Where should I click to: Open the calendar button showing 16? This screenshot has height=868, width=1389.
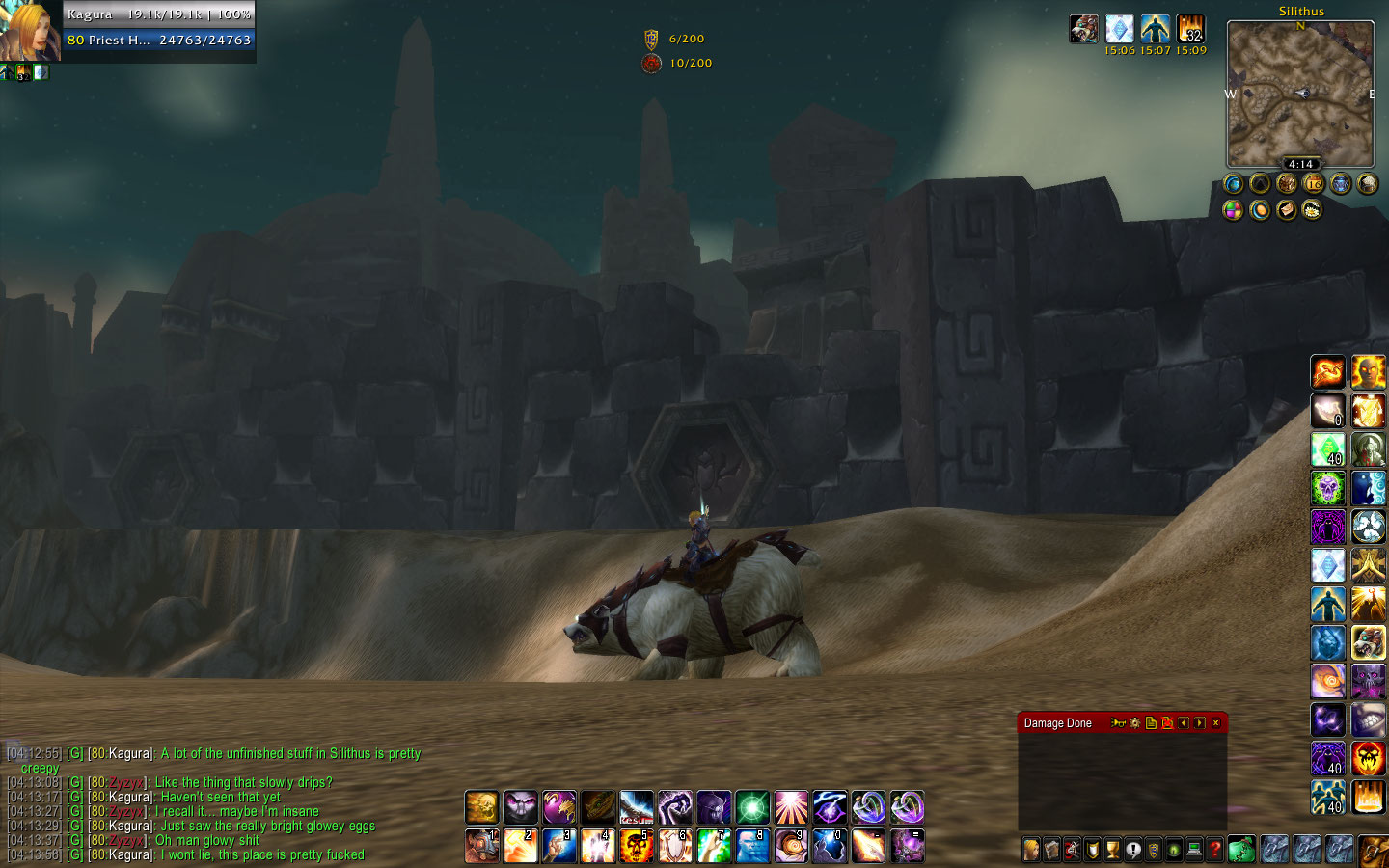pyautogui.click(x=1314, y=183)
